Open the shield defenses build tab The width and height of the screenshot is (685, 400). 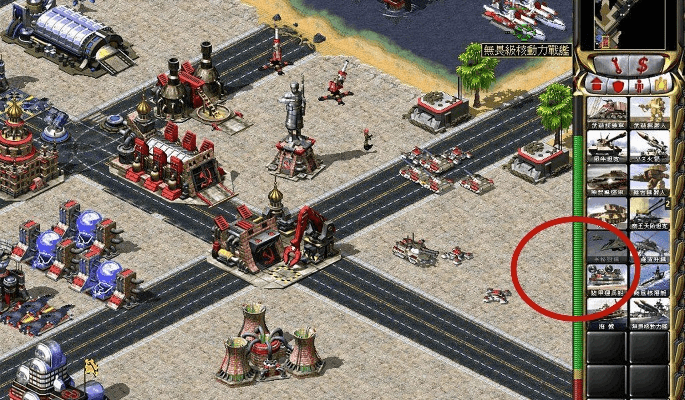617,85
